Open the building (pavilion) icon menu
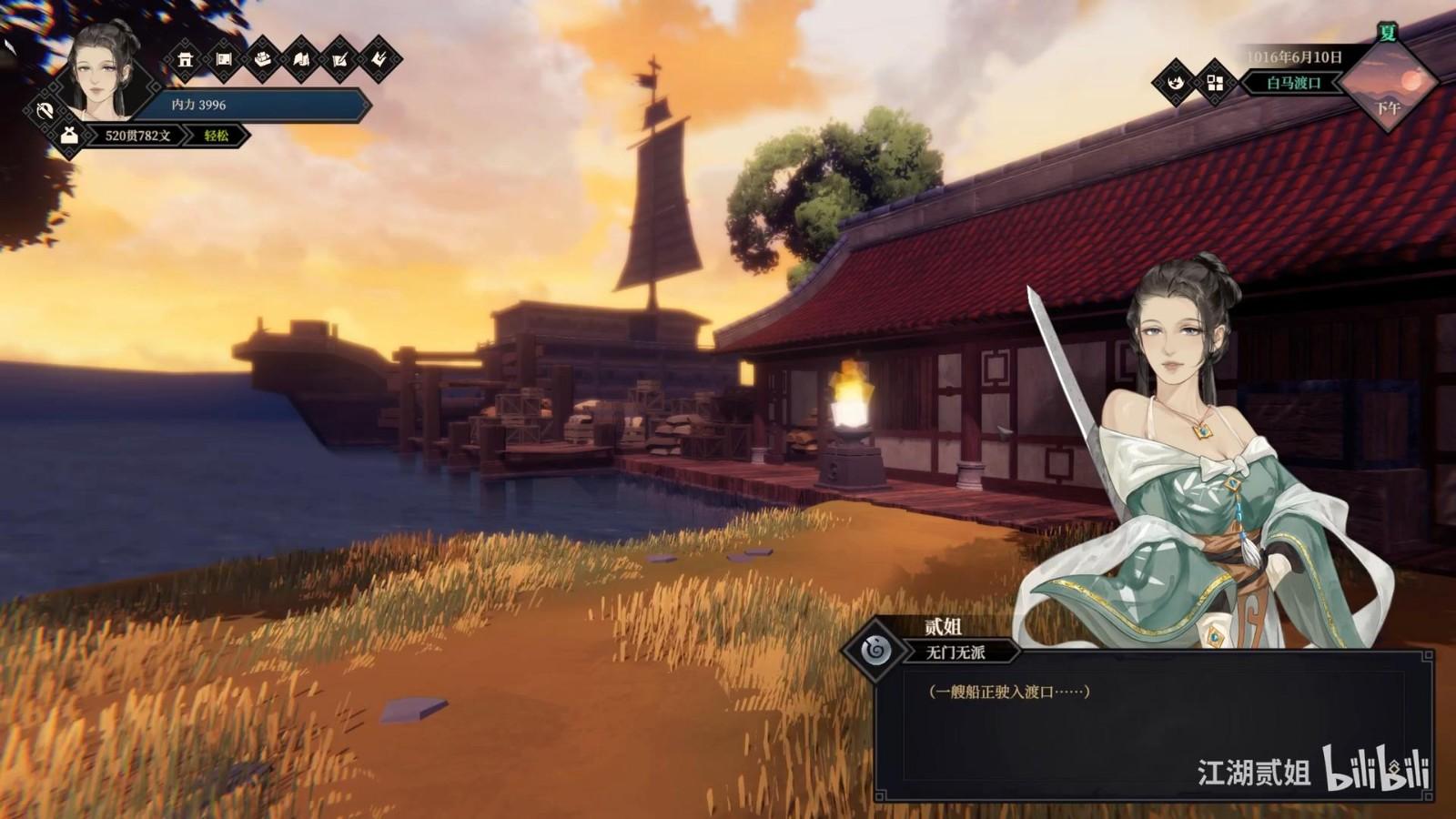The image size is (1456, 819). (186, 60)
